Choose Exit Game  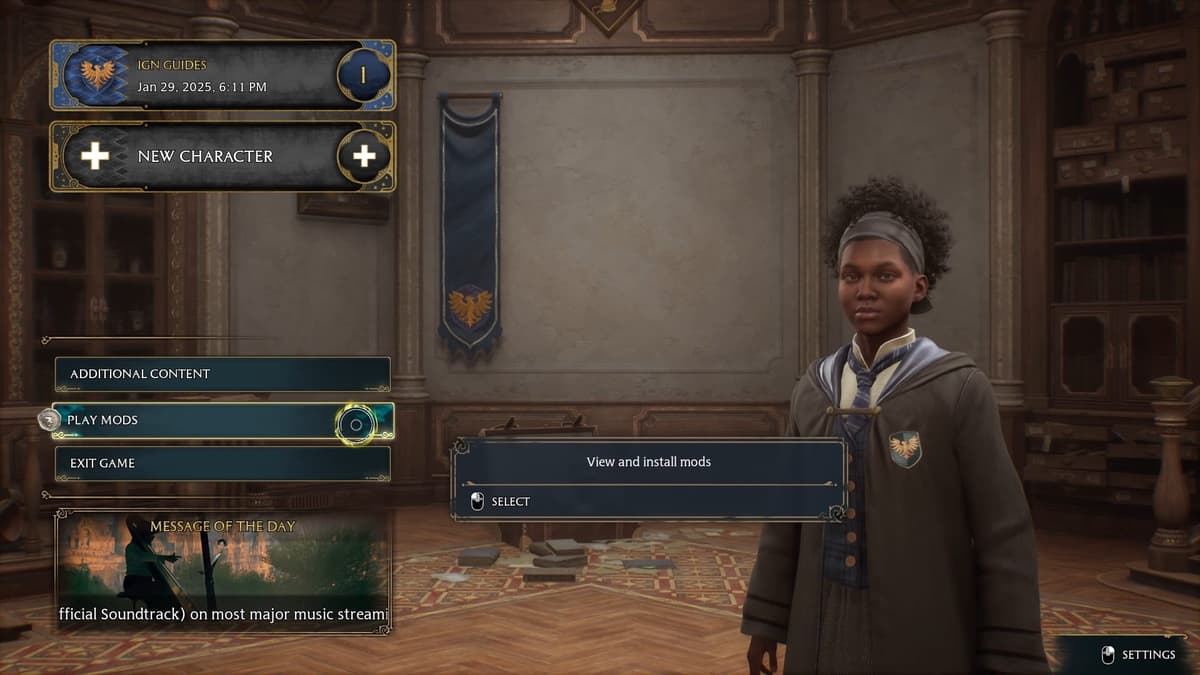pyautogui.click(x=222, y=463)
